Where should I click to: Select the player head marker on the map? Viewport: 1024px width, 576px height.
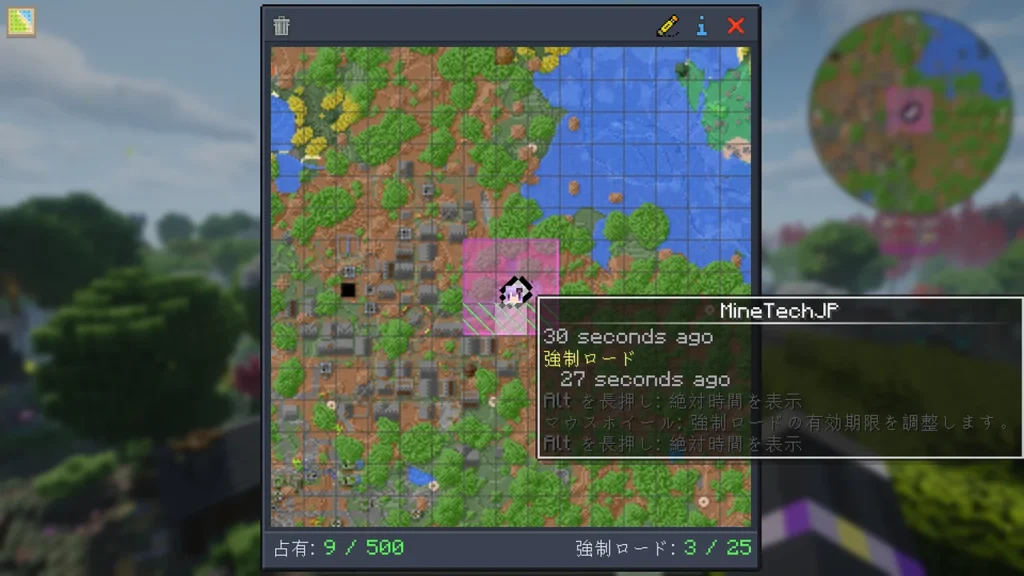coord(514,292)
